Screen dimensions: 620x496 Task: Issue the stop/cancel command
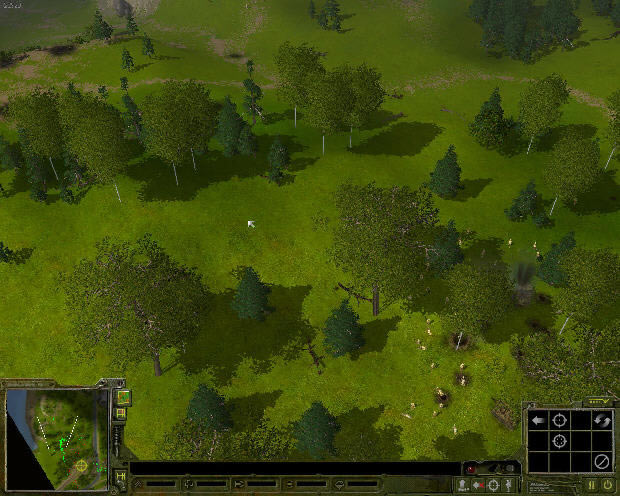(x=601, y=461)
